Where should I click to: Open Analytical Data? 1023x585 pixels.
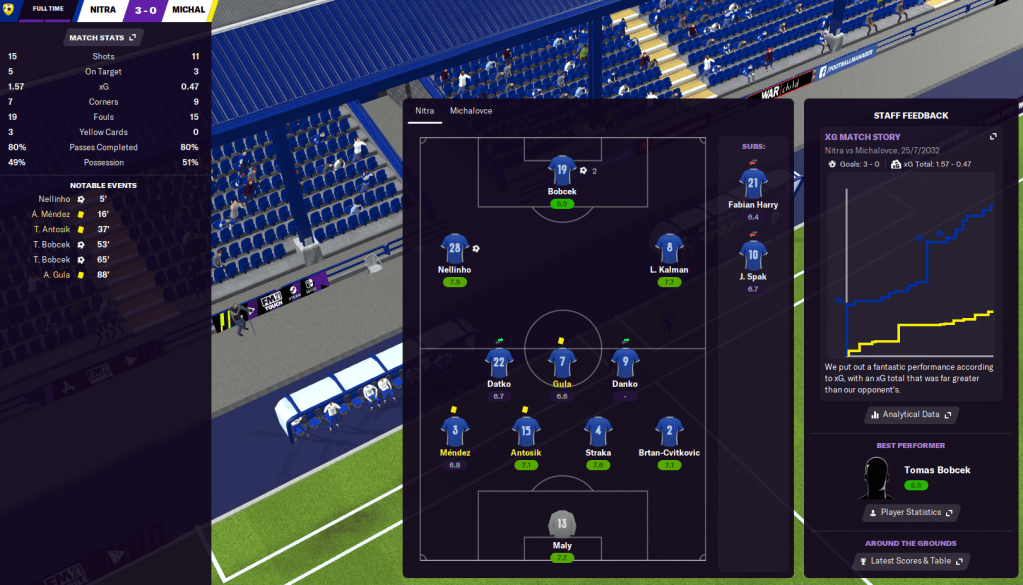click(x=911, y=414)
